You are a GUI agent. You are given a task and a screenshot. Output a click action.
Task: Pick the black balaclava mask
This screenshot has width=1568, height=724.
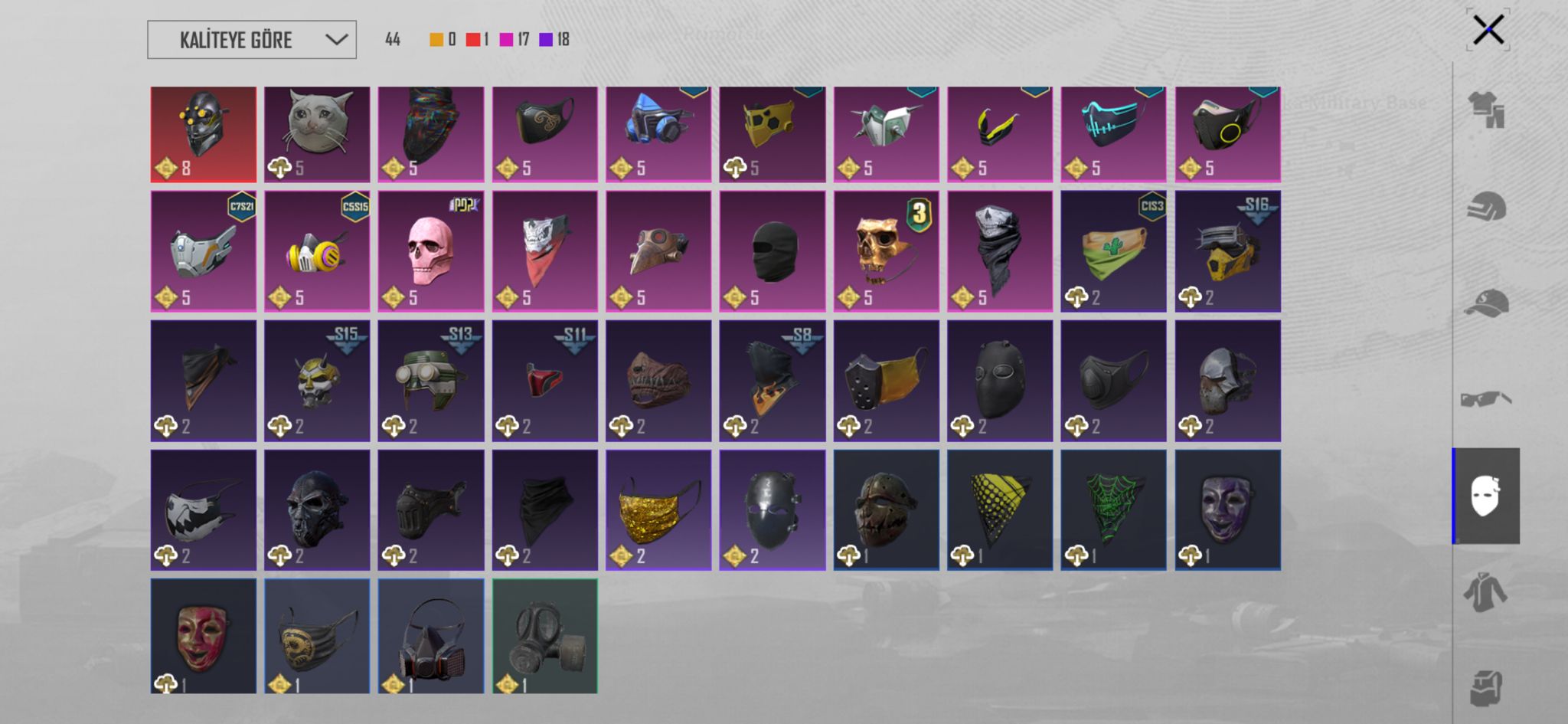click(x=772, y=251)
